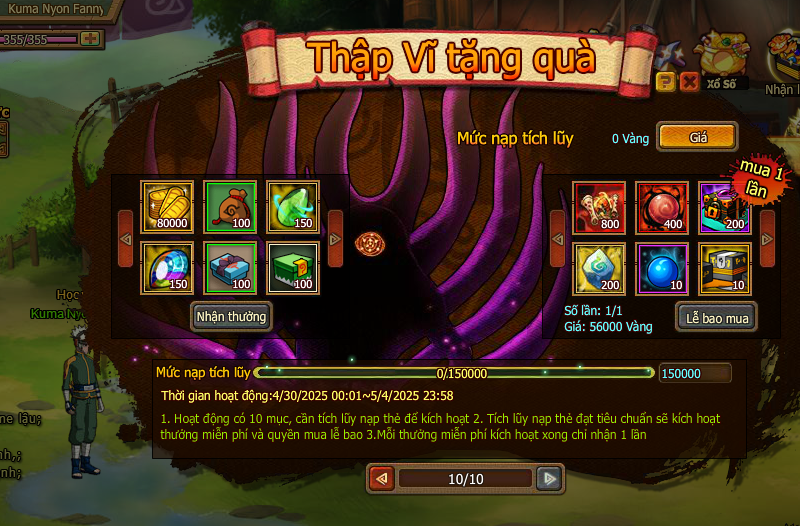
Task: Select the rainbow shell reward slot
Action: (166, 268)
